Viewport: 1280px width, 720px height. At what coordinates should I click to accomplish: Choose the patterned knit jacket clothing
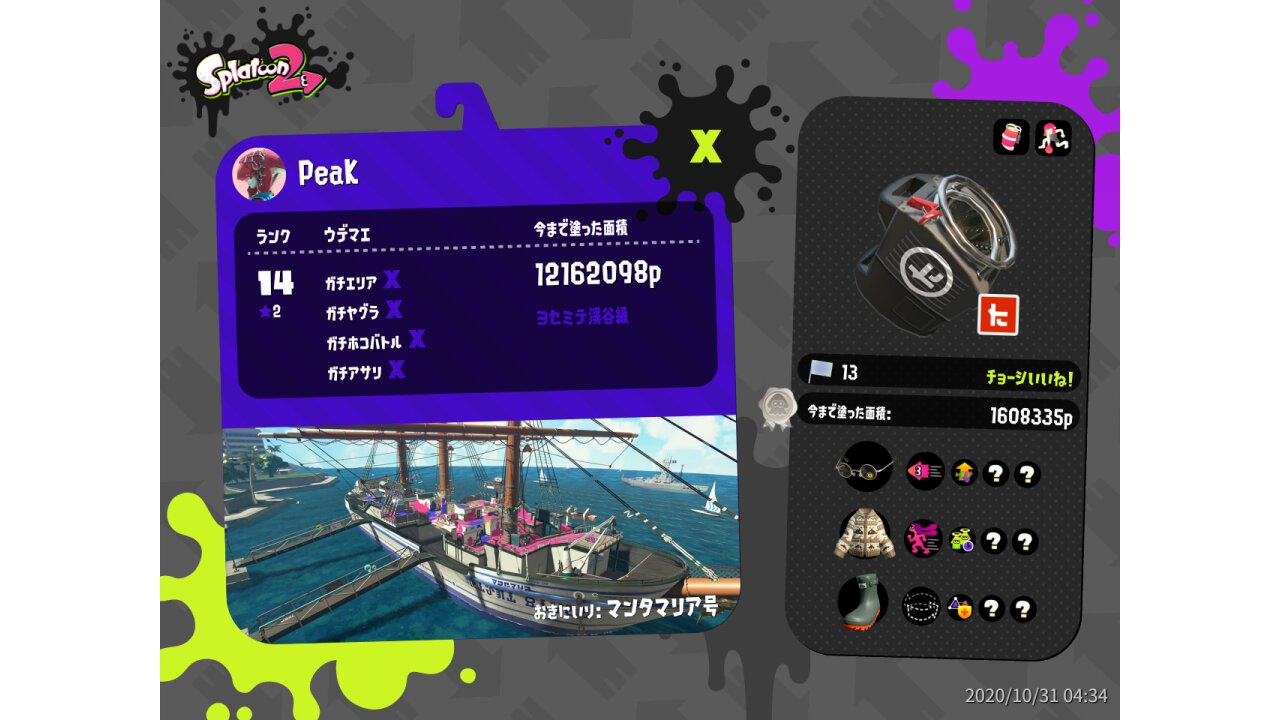point(865,535)
